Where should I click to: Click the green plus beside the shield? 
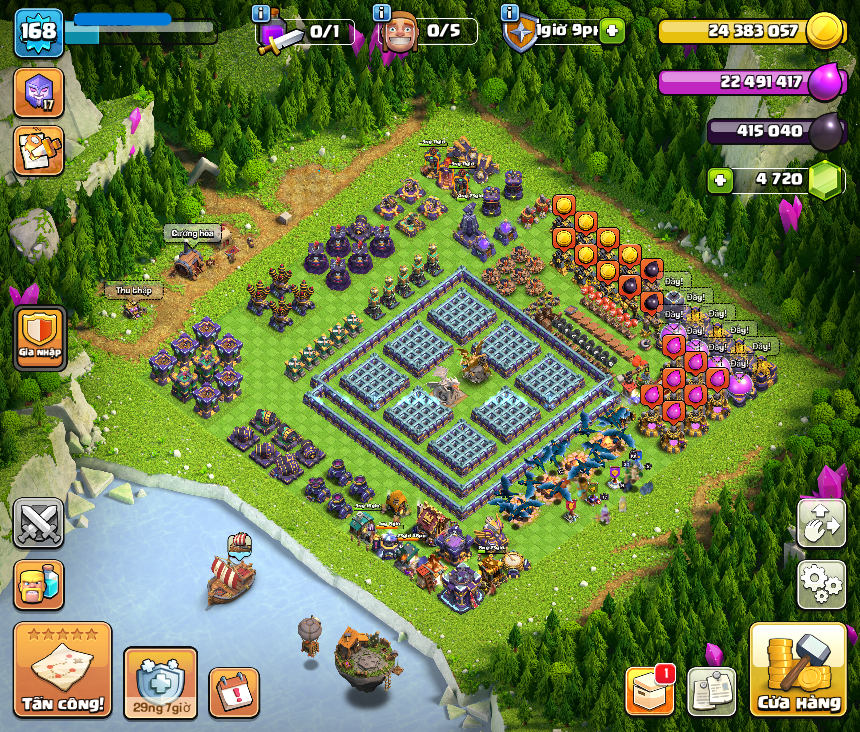(612, 32)
